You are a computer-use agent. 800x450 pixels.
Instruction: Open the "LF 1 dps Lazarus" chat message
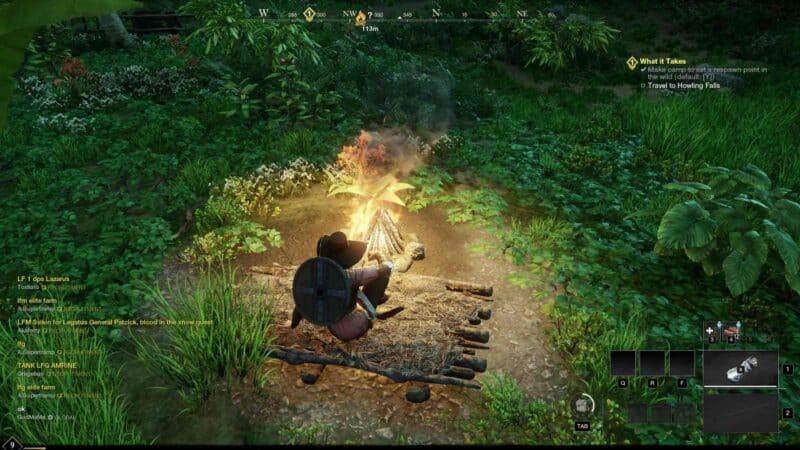pos(43,278)
